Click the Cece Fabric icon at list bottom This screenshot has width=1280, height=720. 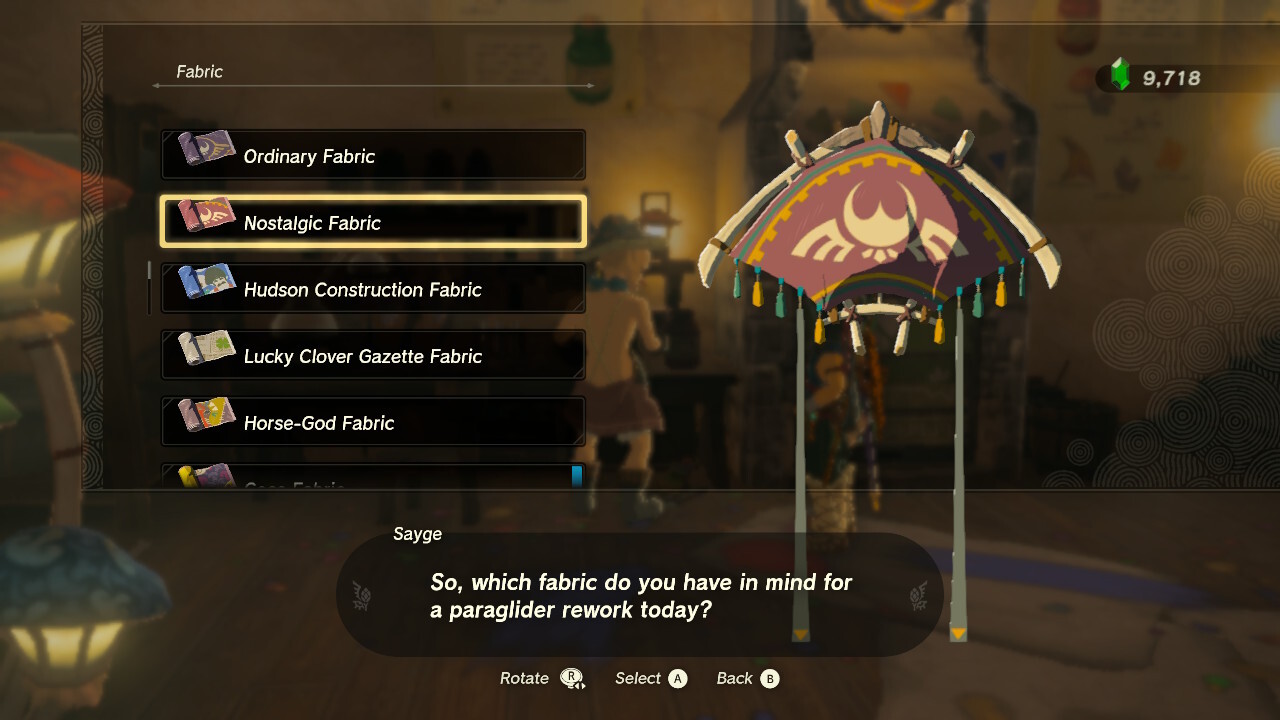[204, 478]
